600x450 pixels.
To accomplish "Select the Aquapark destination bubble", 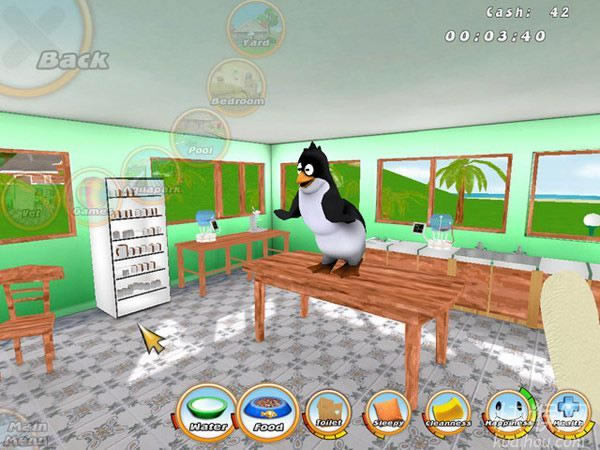I will [150, 172].
